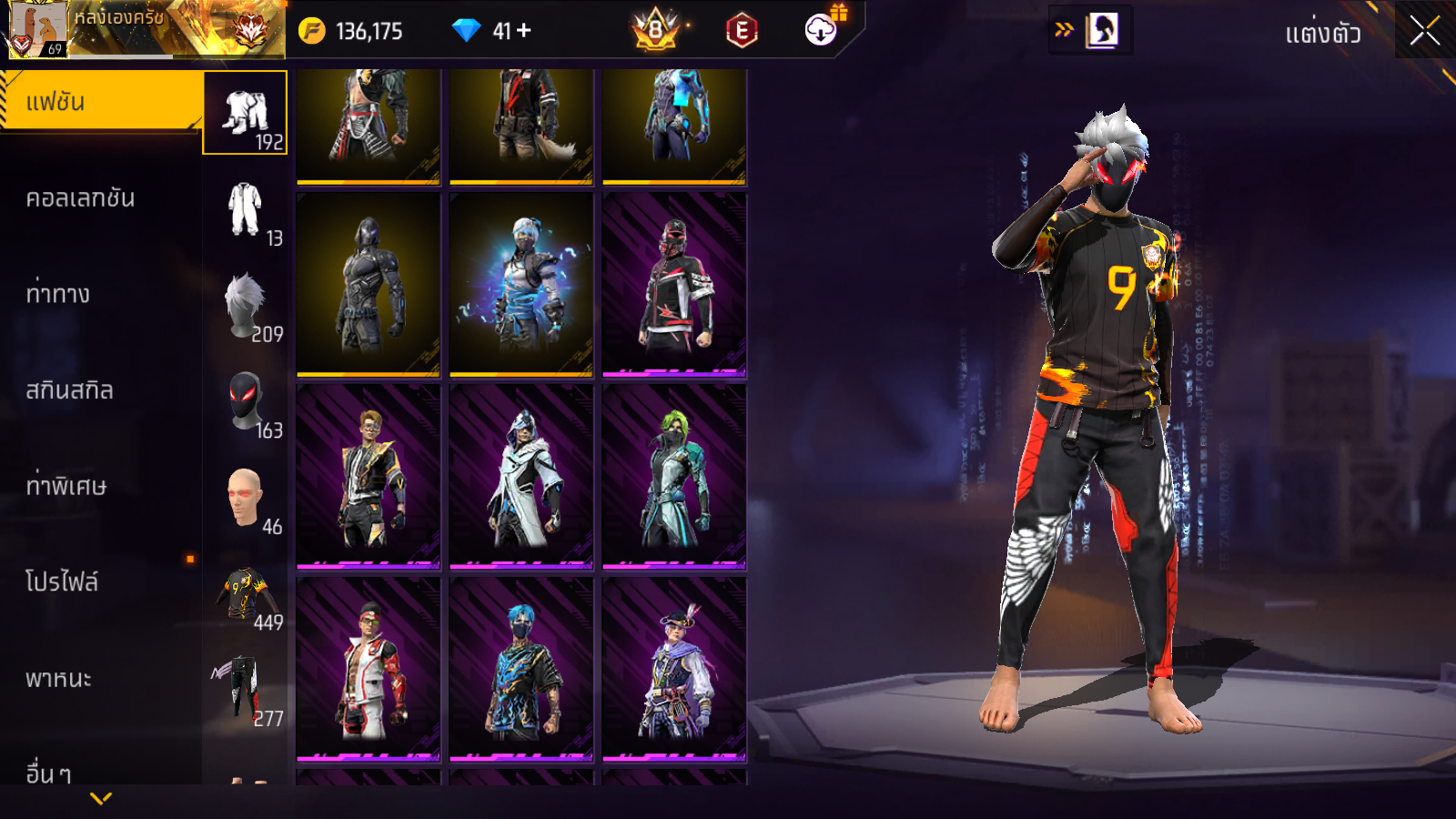Choose the ท่าพิเศษ category
This screenshot has width=1456, height=819.
66,486
